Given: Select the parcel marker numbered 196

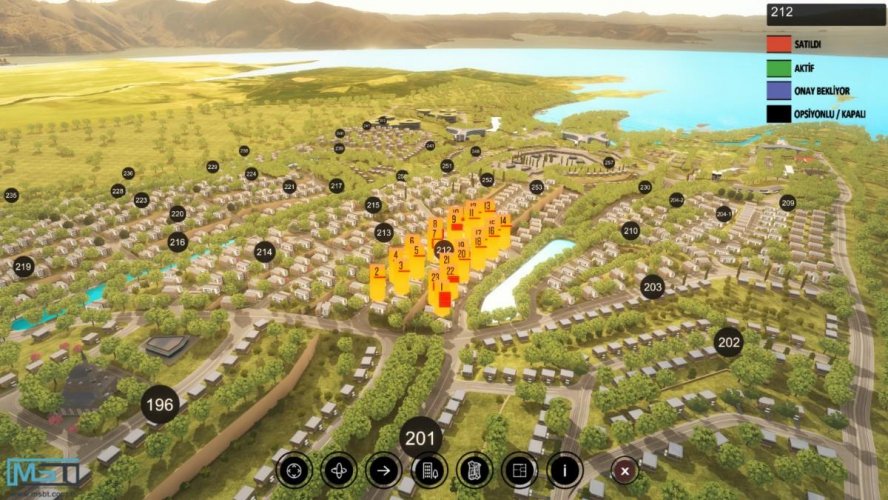Looking at the screenshot, I should (160, 405).
